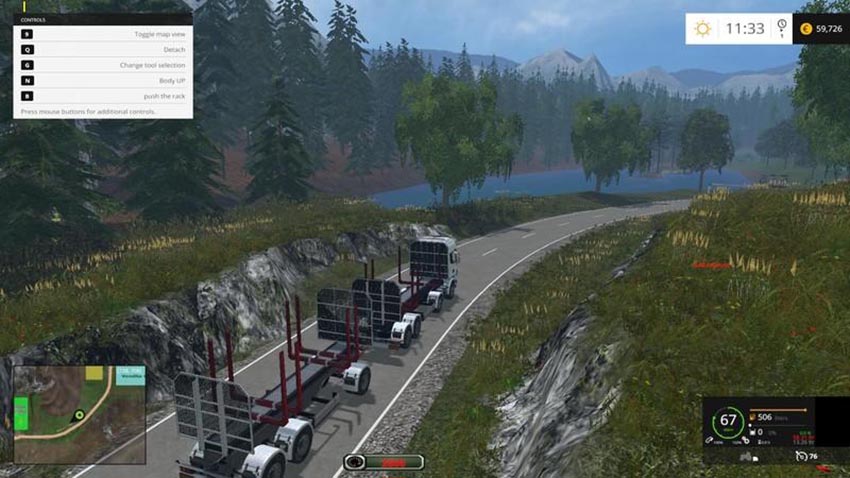The height and width of the screenshot is (478, 850).
Task: Select the sun weather icon
Action: [703, 29]
